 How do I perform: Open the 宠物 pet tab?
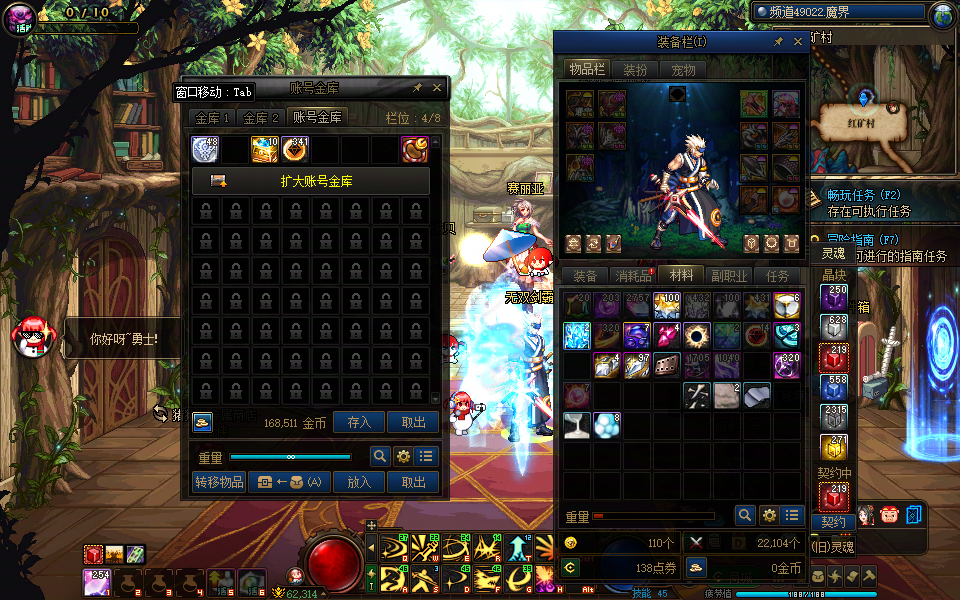(683, 69)
